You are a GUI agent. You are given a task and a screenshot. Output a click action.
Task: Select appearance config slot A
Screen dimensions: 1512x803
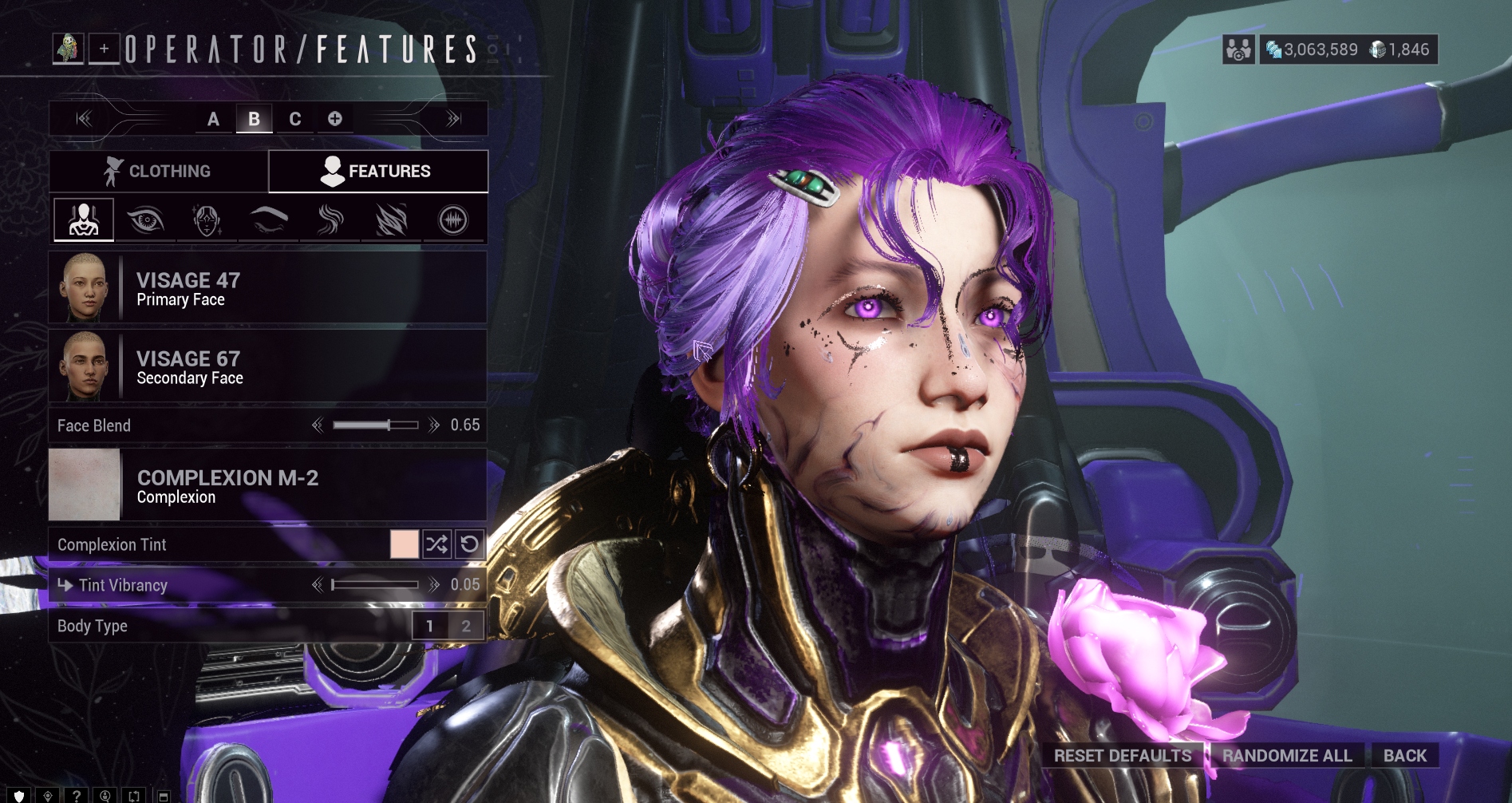213,119
